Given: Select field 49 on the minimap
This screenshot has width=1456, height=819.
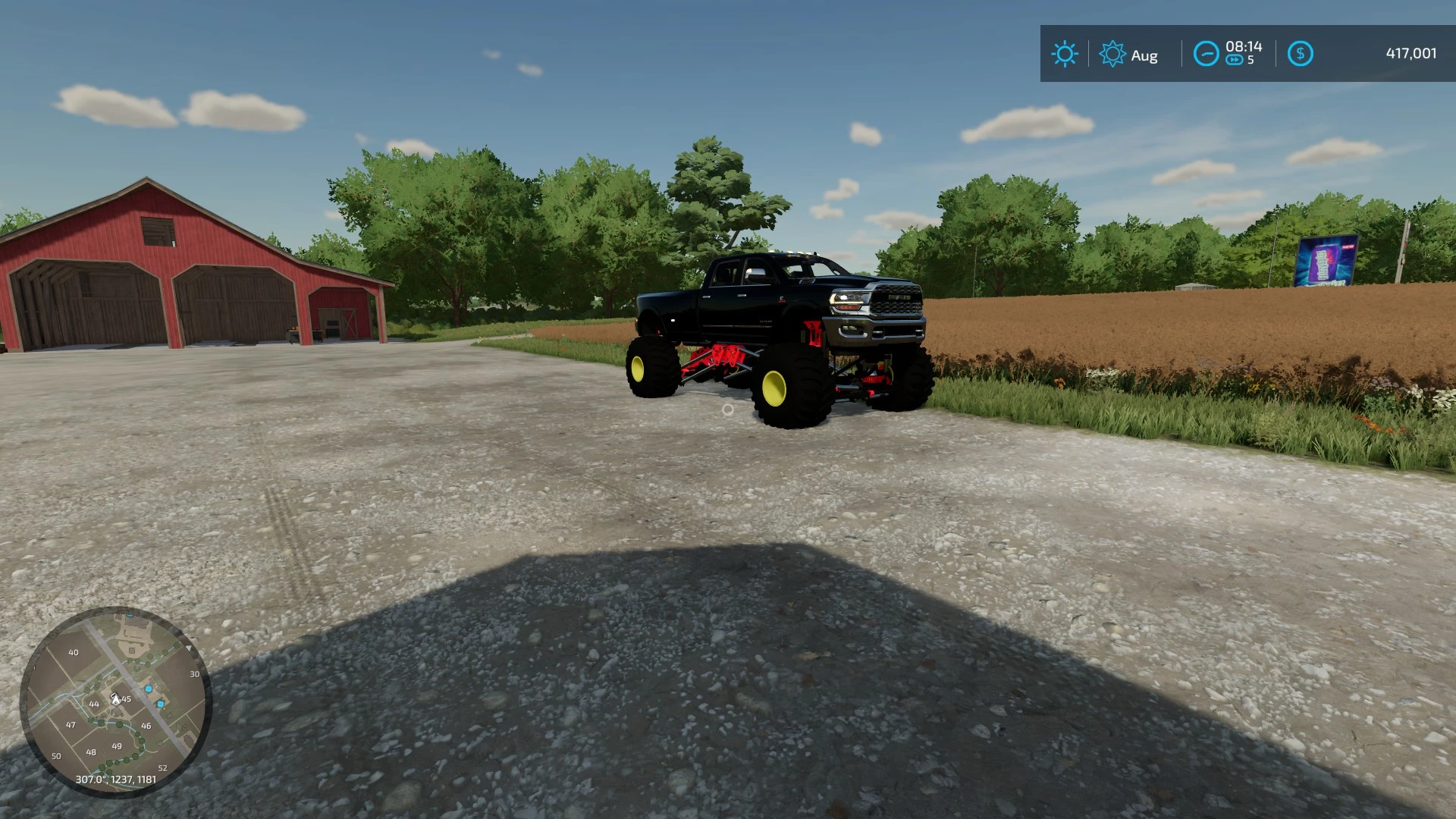Looking at the screenshot, I should coord(116,746).
